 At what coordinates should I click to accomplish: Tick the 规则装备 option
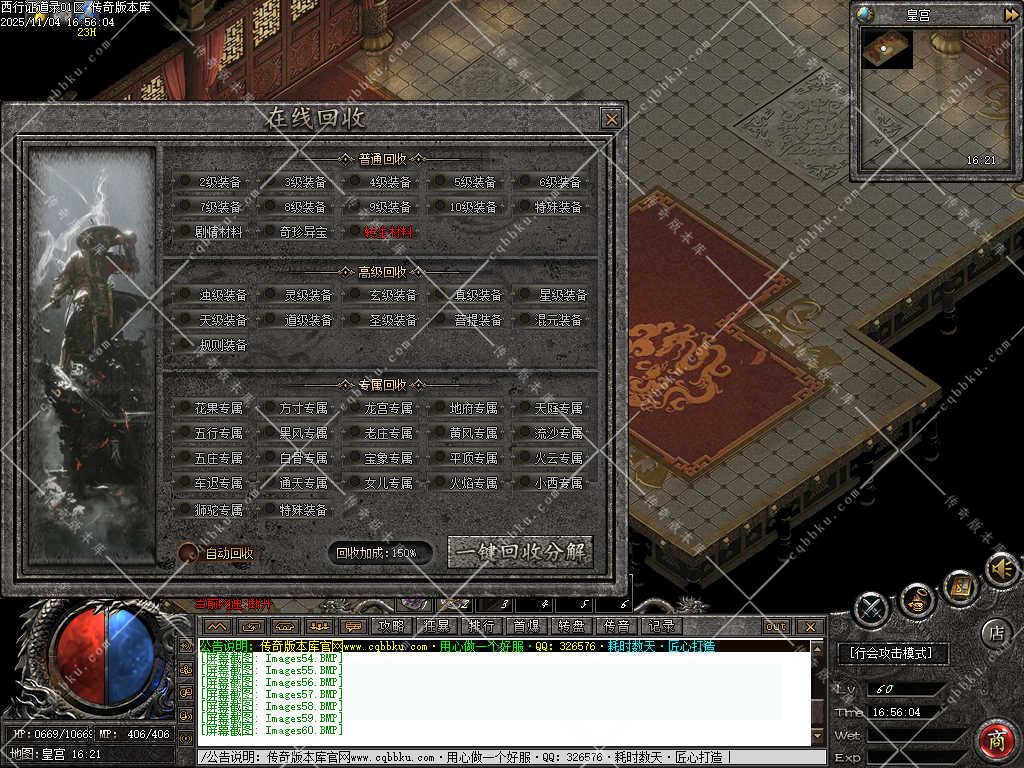pos(186,345)
